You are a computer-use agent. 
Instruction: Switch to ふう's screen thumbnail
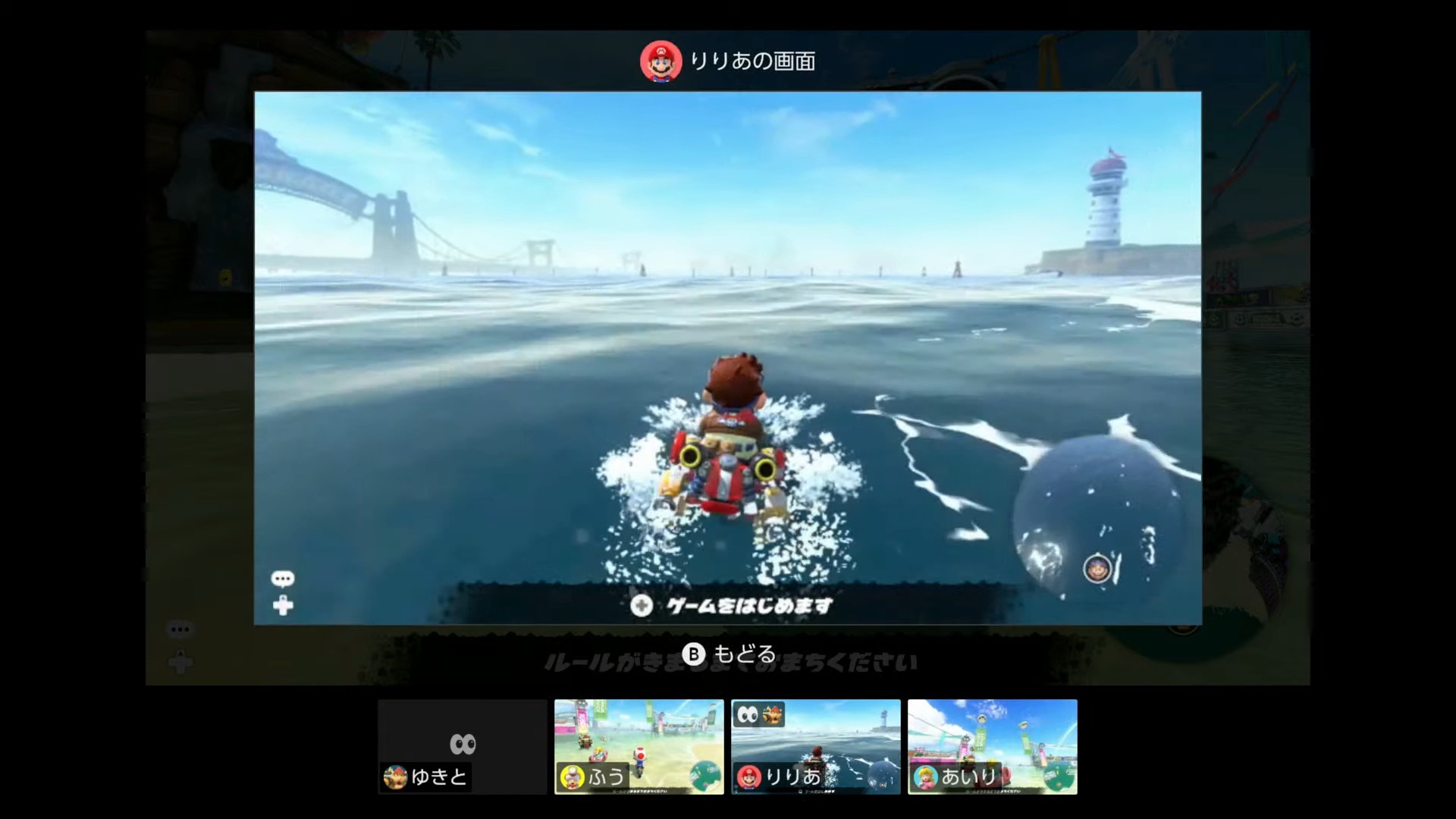(639, 747)
